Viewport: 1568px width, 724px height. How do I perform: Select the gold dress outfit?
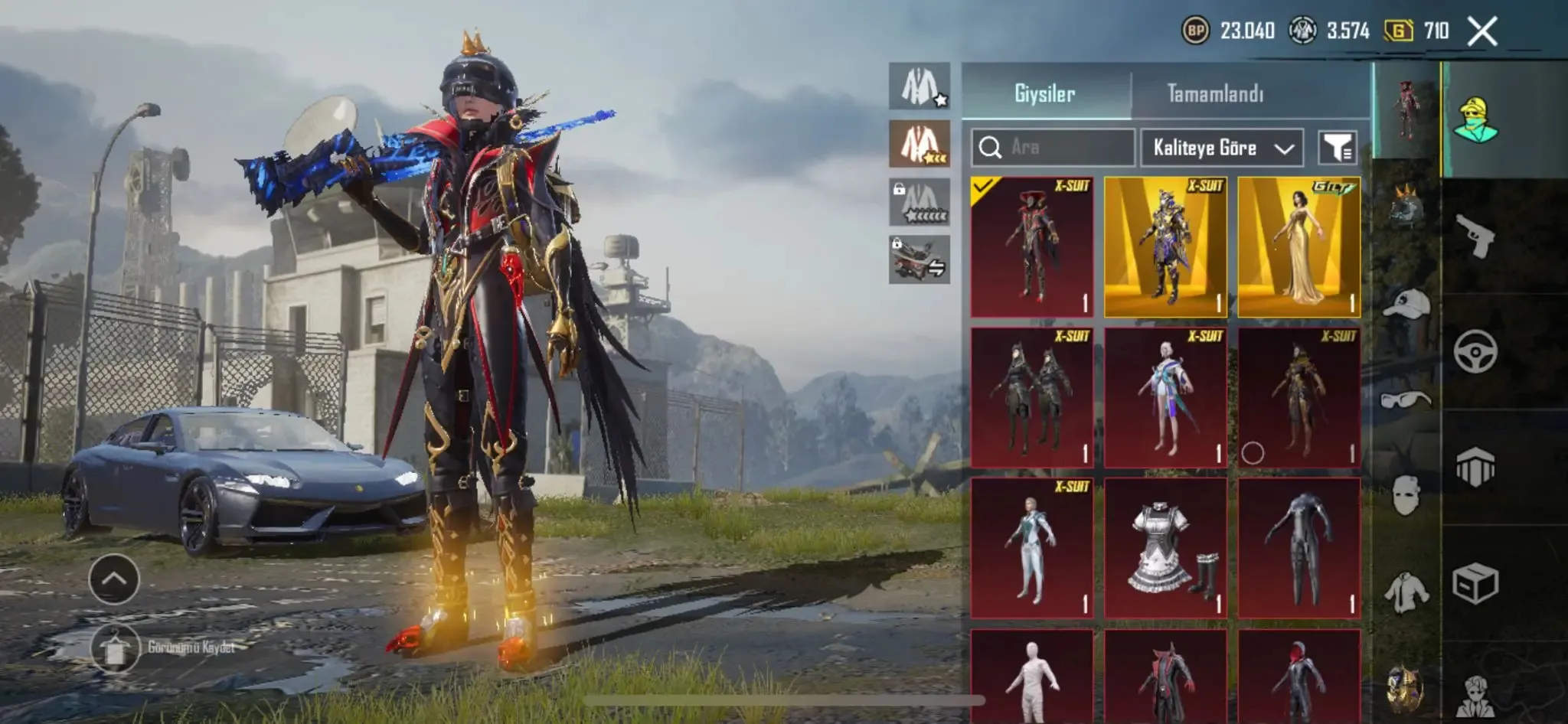click(x=1298, y=246)
